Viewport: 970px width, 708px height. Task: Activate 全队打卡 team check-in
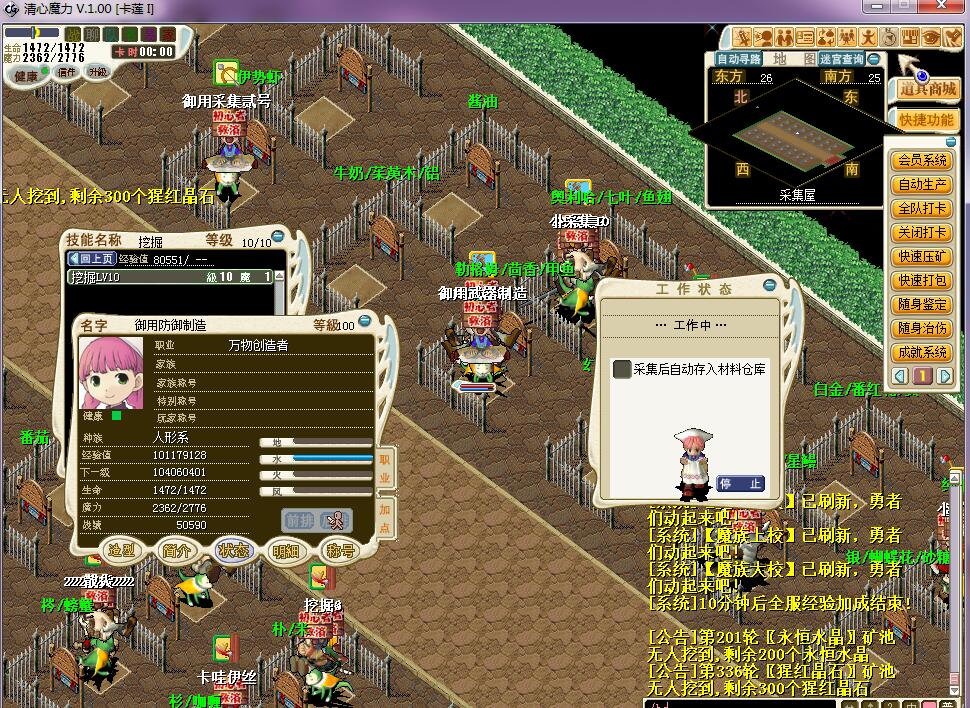[922, 209]
